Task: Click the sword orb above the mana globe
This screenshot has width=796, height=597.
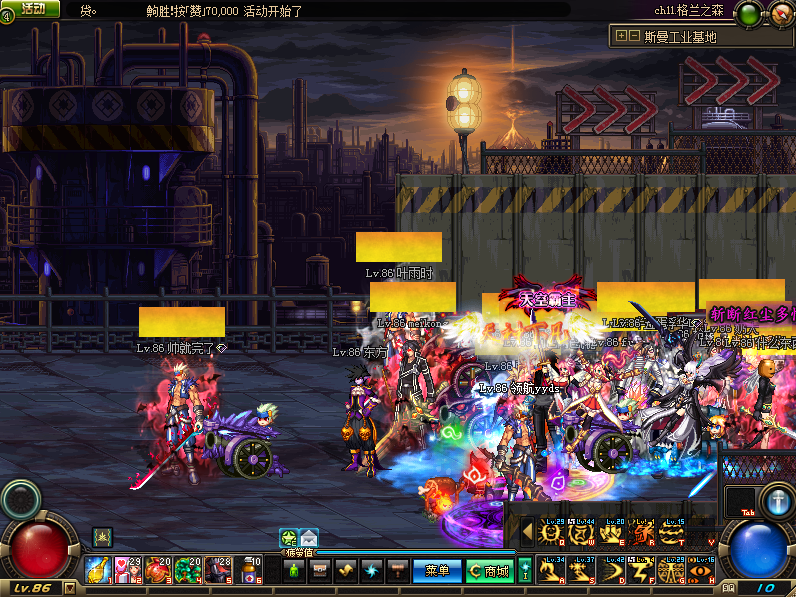Action: (x=775, y=500)
